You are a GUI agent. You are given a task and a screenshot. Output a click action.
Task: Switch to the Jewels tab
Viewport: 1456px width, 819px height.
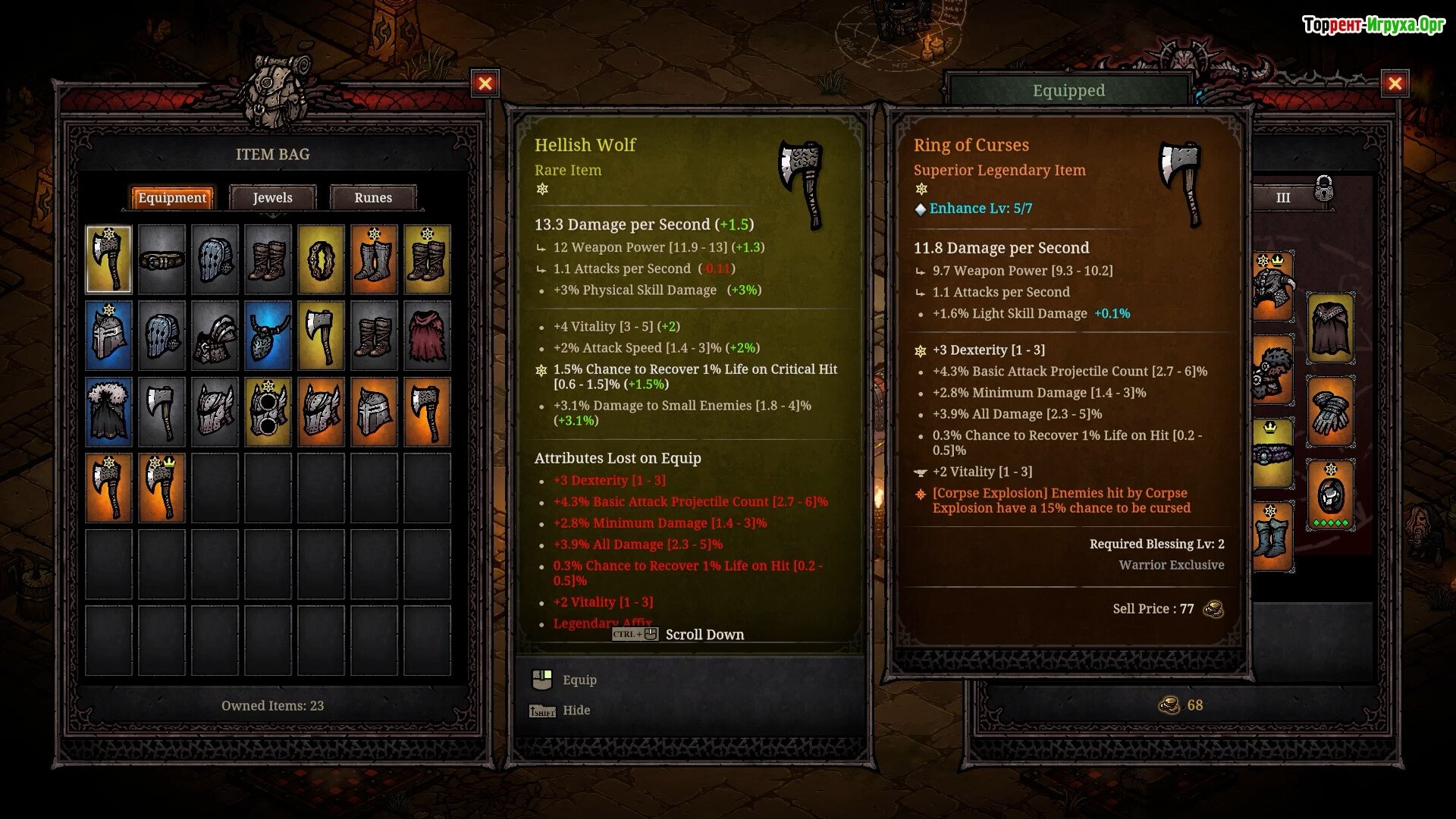pyautogui.click(x=272, y=198)
